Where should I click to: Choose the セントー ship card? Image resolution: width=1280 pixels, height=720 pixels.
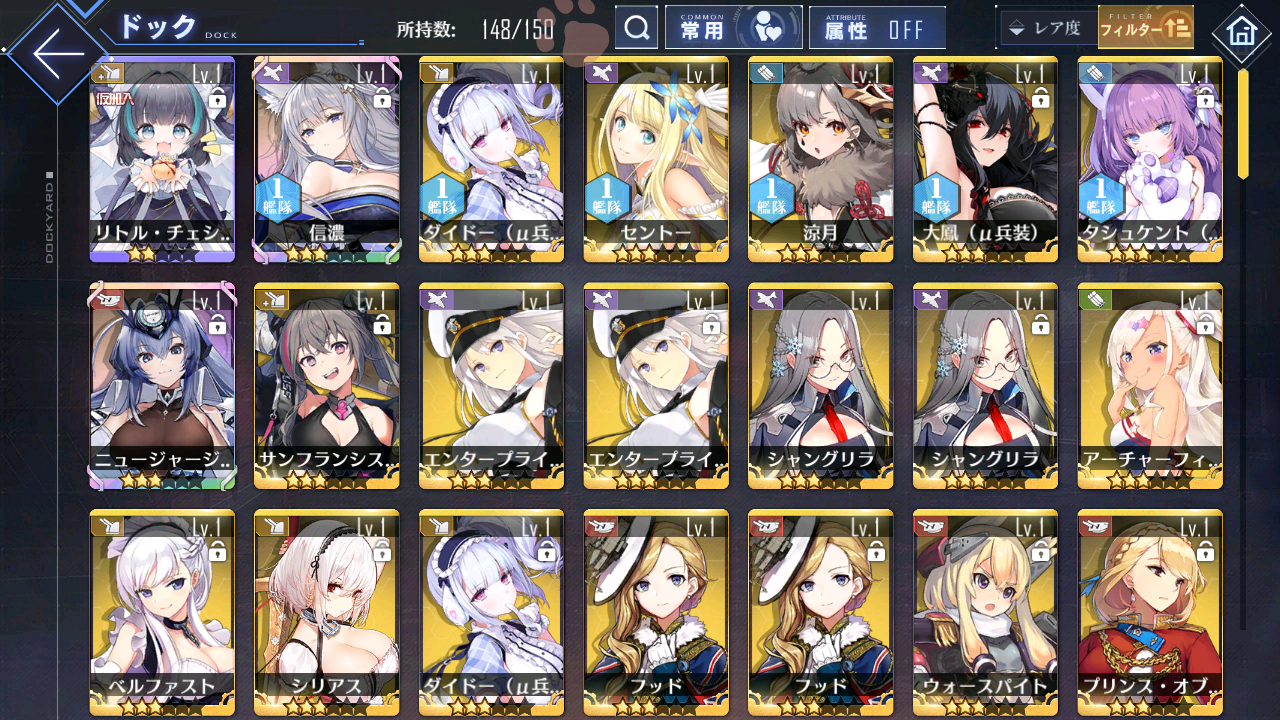(655, 158)
